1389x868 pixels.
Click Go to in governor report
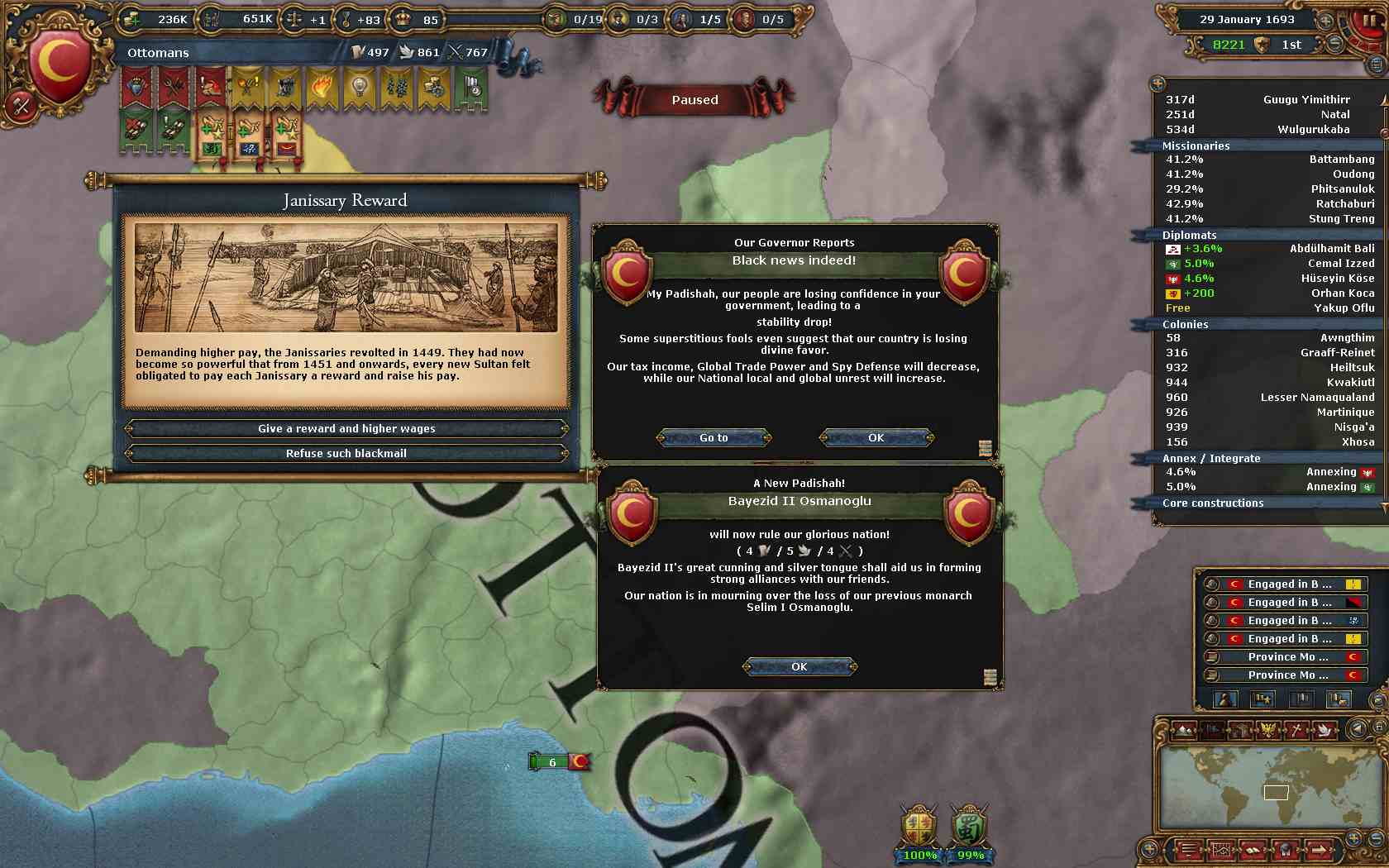(x=714, y=437)
